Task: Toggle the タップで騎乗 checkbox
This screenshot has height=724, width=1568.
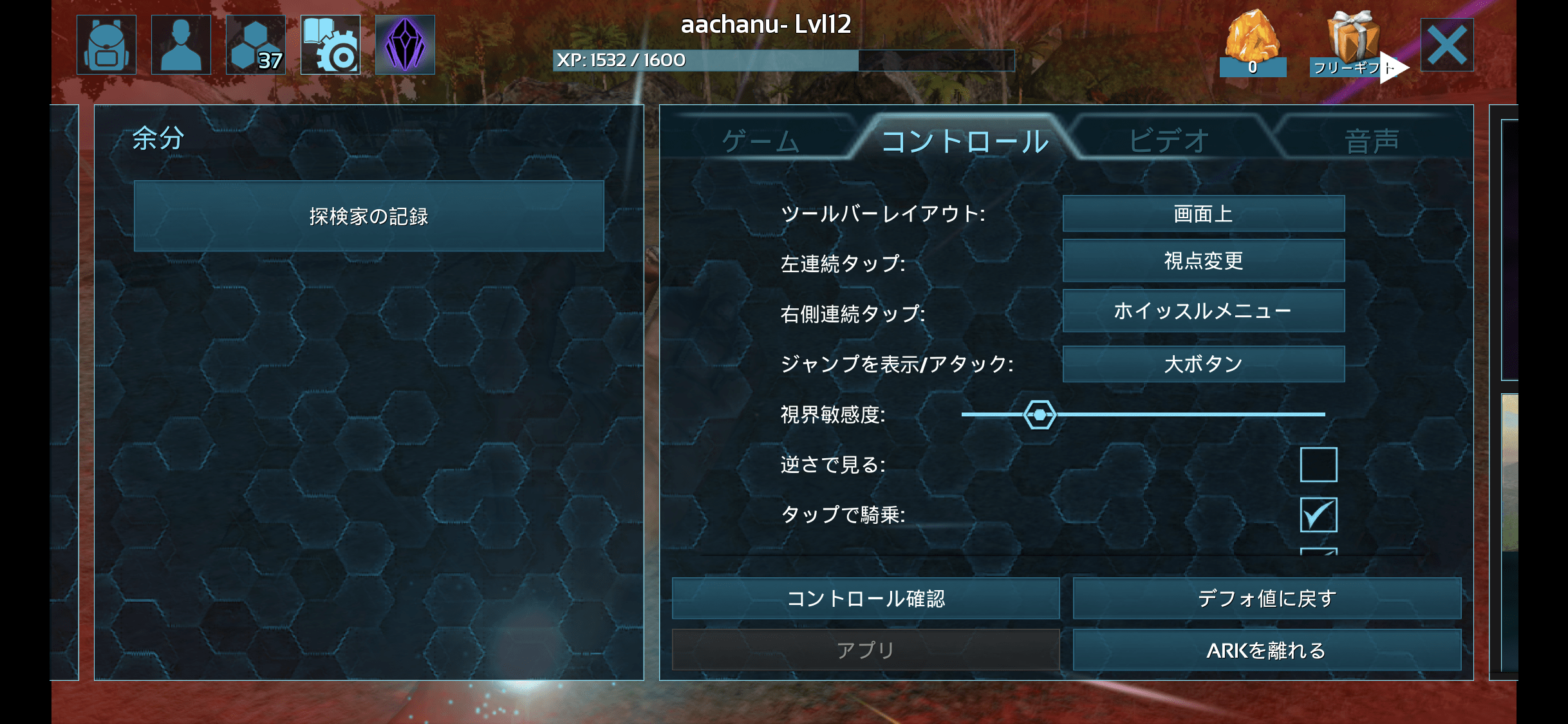Action: click(x=1318, y=515)
